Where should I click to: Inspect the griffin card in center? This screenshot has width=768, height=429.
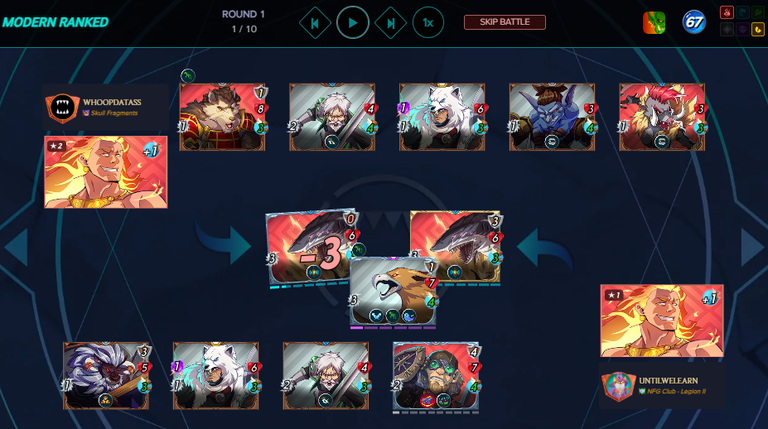click(393, 292)
